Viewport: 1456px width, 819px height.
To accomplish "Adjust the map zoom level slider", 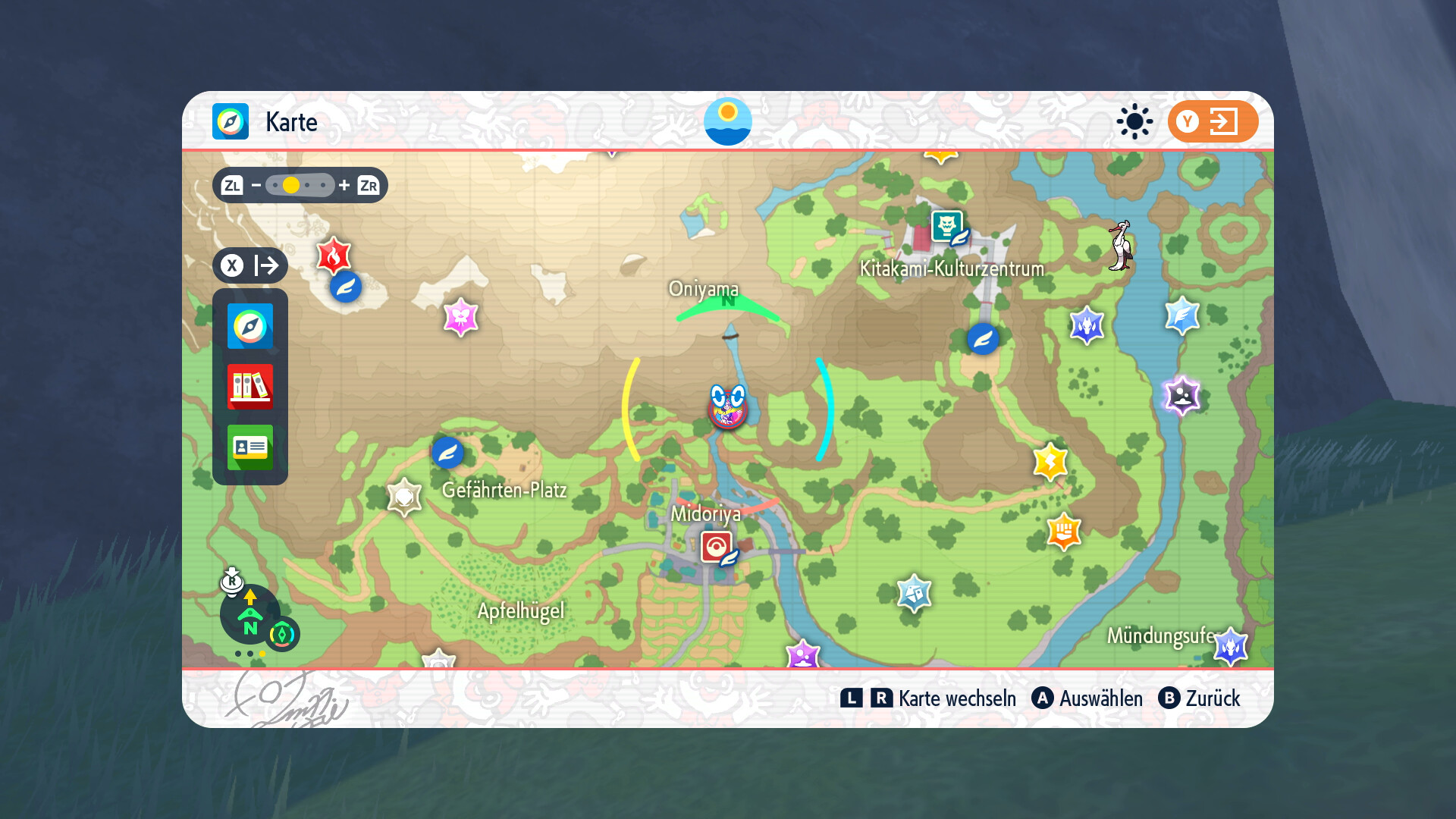I will [x=300, y=185].
